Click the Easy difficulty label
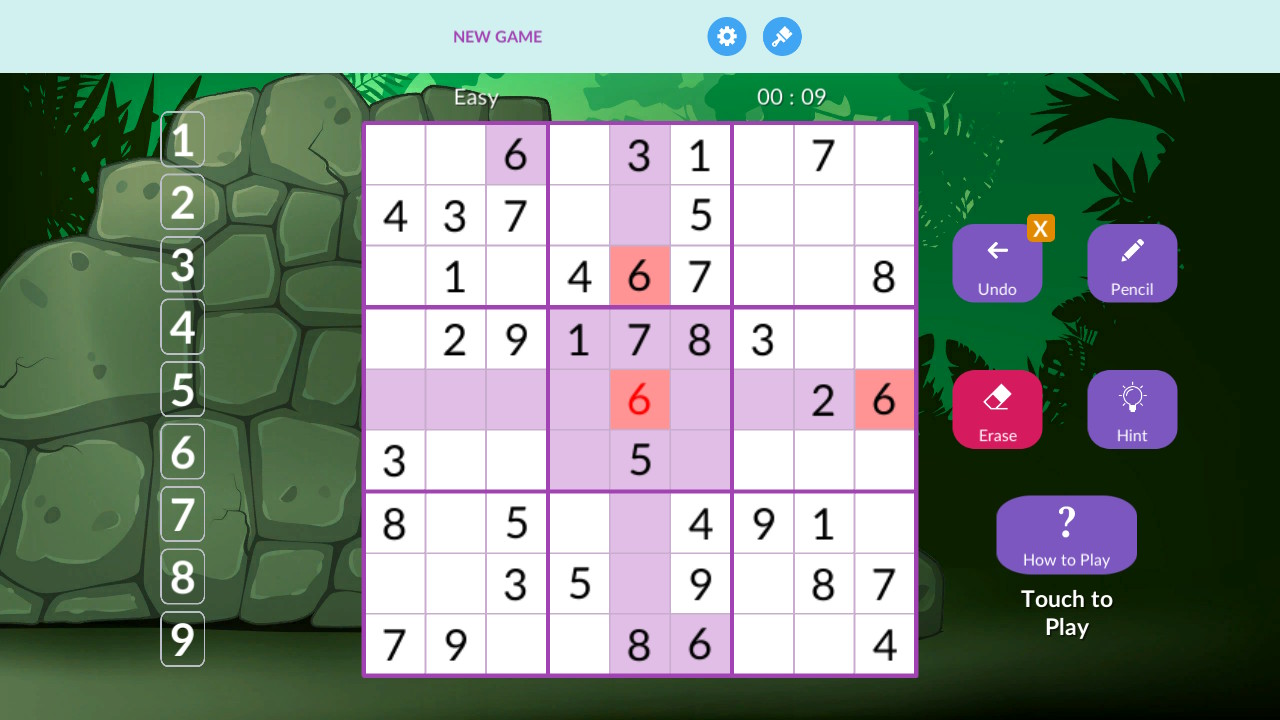 477,97
